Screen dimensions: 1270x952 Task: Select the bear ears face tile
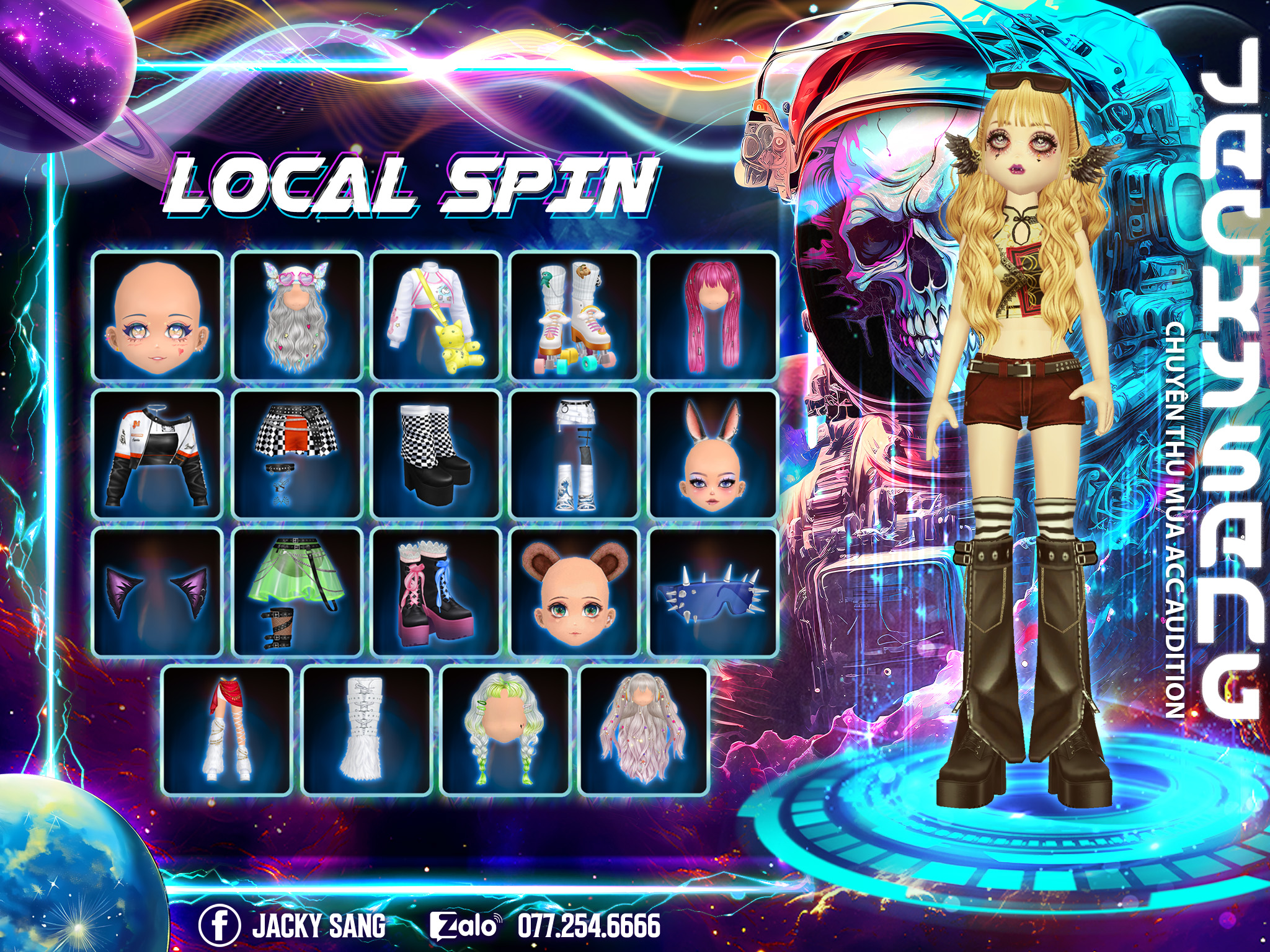coord(575,592)
